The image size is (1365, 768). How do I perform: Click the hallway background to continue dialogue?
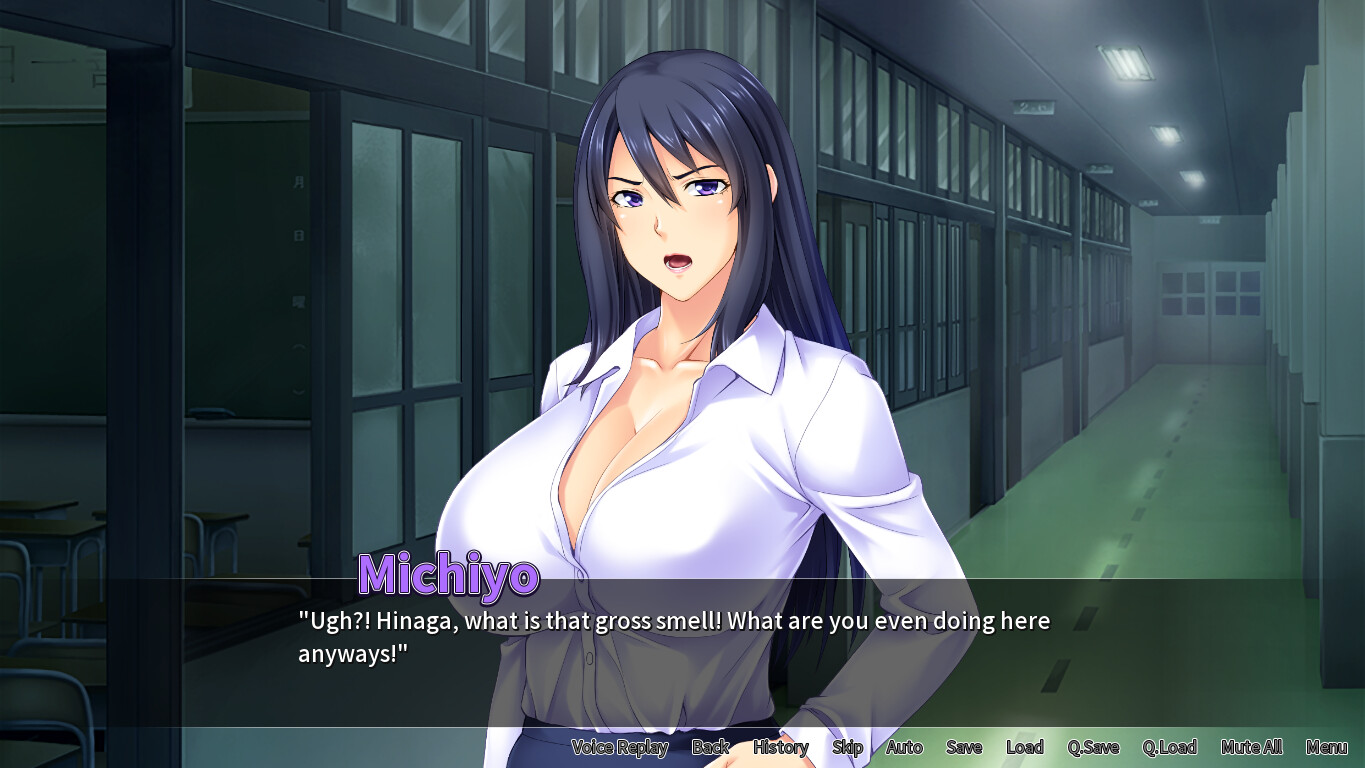point(1150,400)
